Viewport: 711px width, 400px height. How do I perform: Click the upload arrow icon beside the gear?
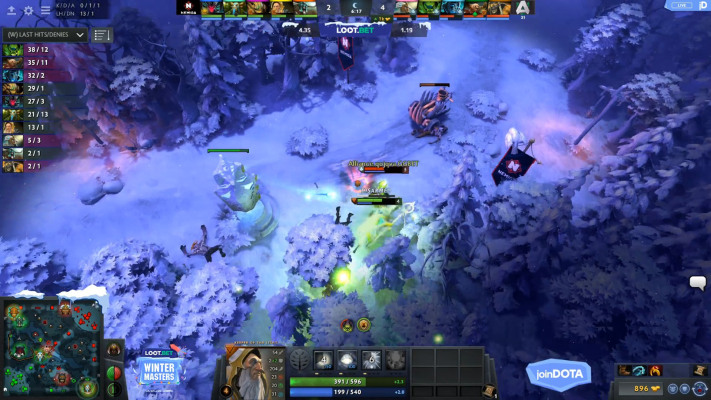pos(11,10)
